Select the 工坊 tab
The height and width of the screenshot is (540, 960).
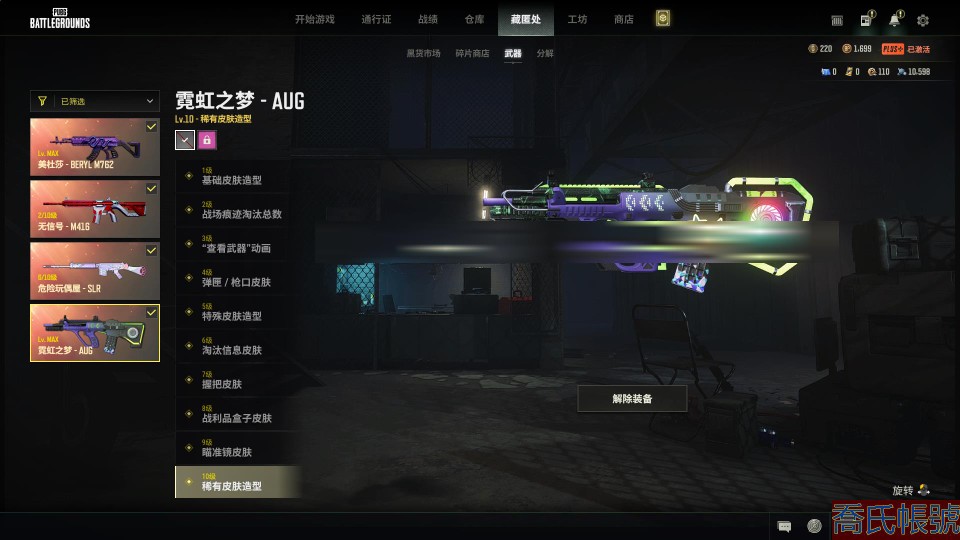(x=577, y=19)
